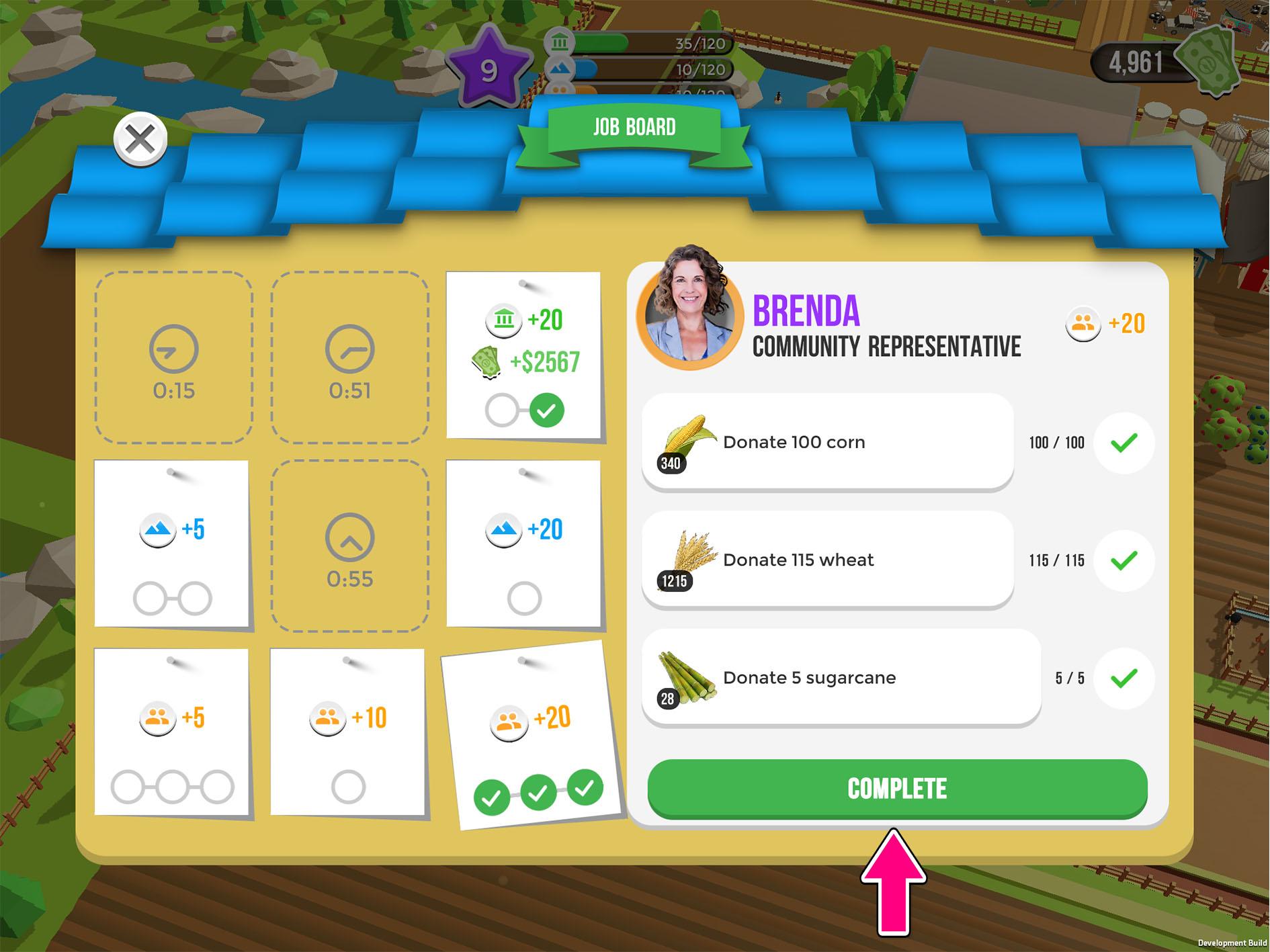Click the Donate 100 corn row
The width and height of the screenshot is (1270, 952).
[x=827, y=442]
